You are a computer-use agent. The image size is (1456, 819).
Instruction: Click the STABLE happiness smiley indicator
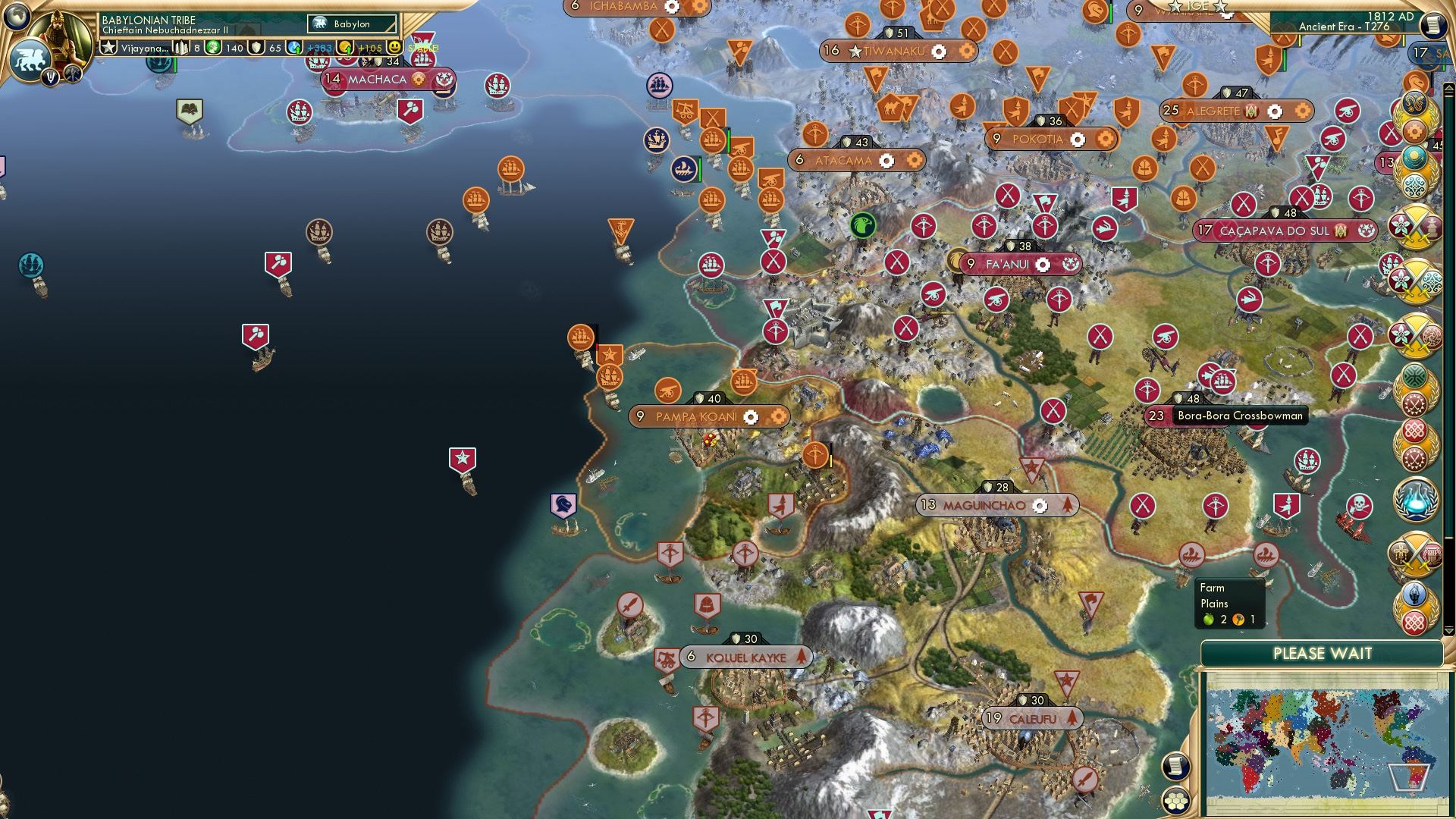[x=395, y=47]
